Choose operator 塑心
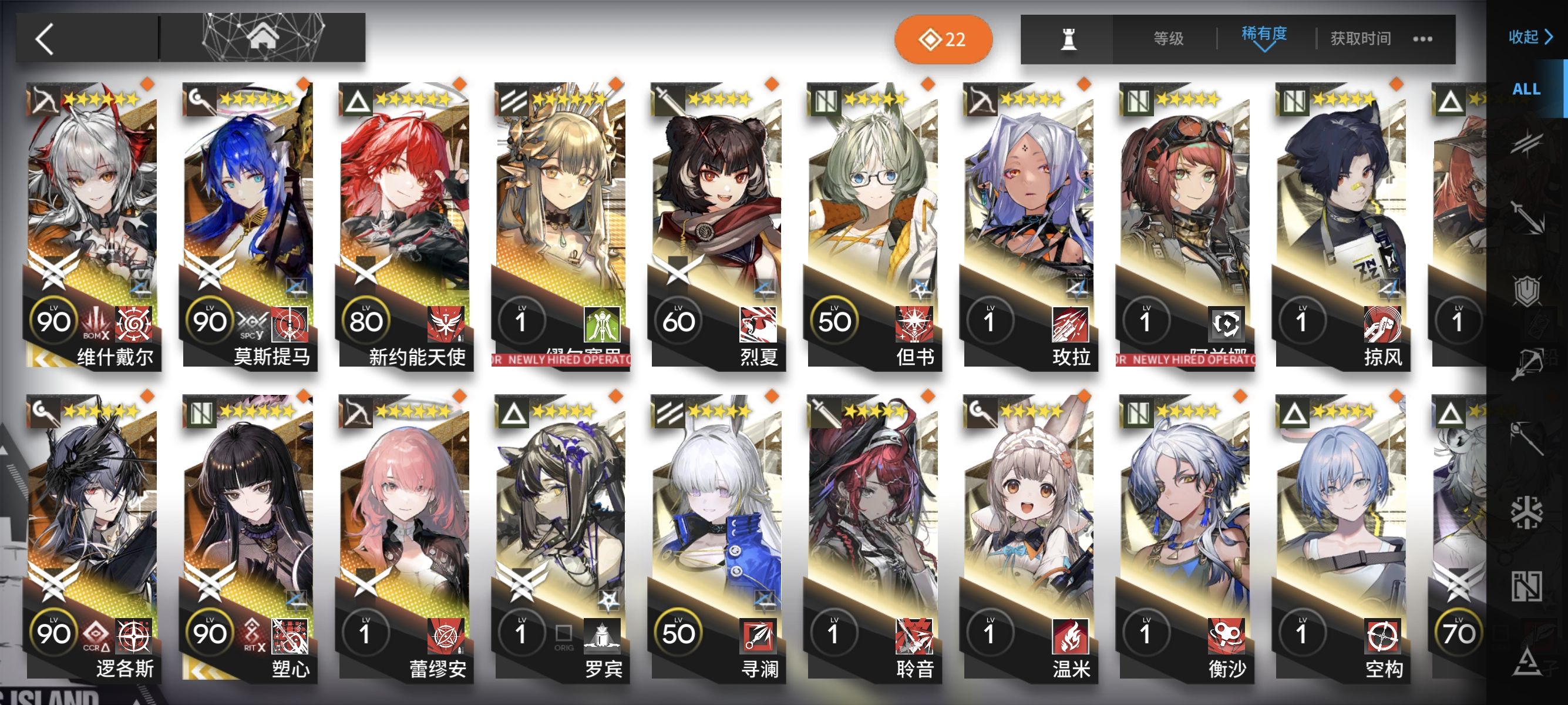This screenshot has width=1568, height=705. click(x=248, y=537)
